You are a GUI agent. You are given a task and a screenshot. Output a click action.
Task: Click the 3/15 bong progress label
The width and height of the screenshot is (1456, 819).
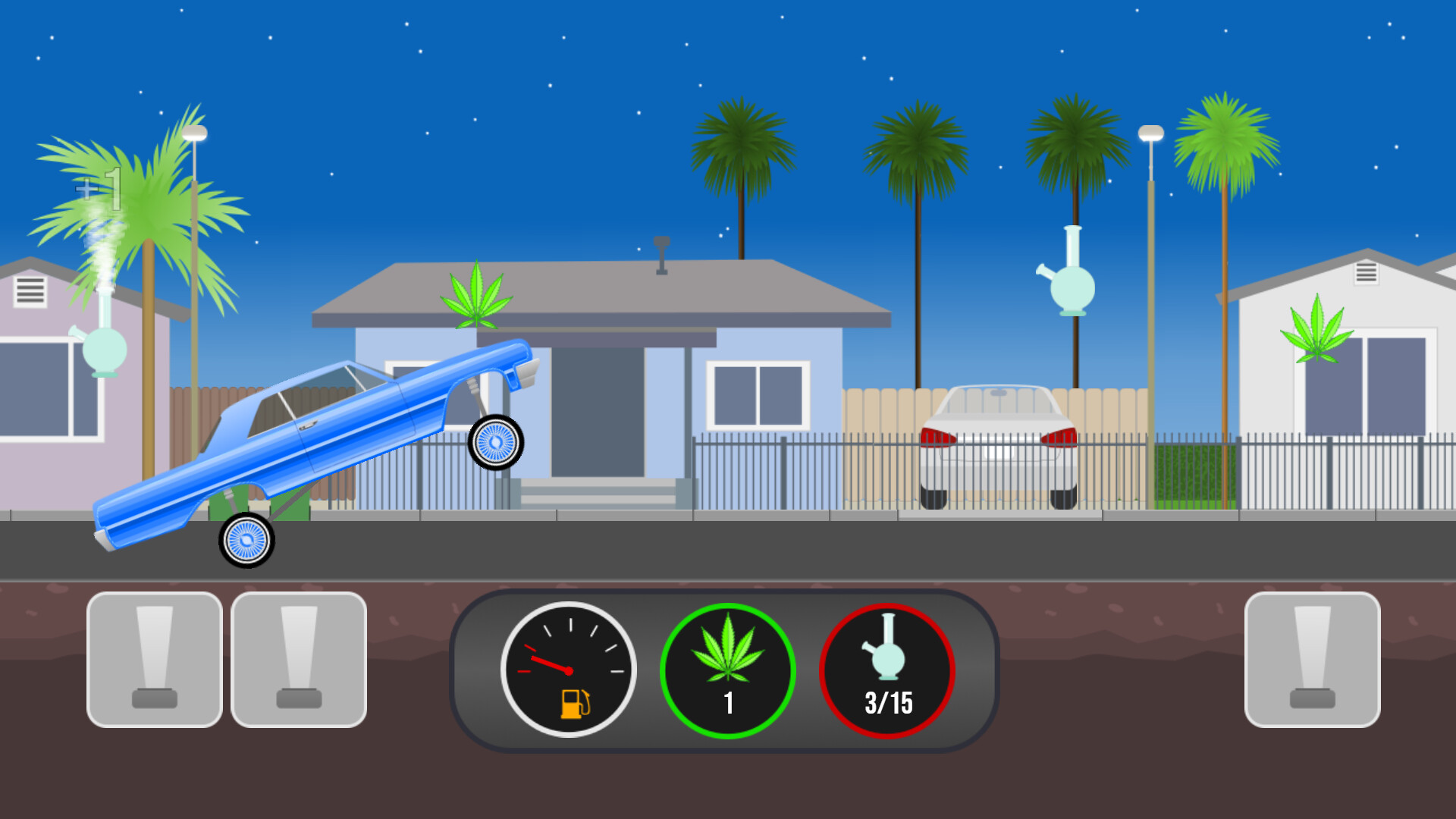tap(888, 703)
